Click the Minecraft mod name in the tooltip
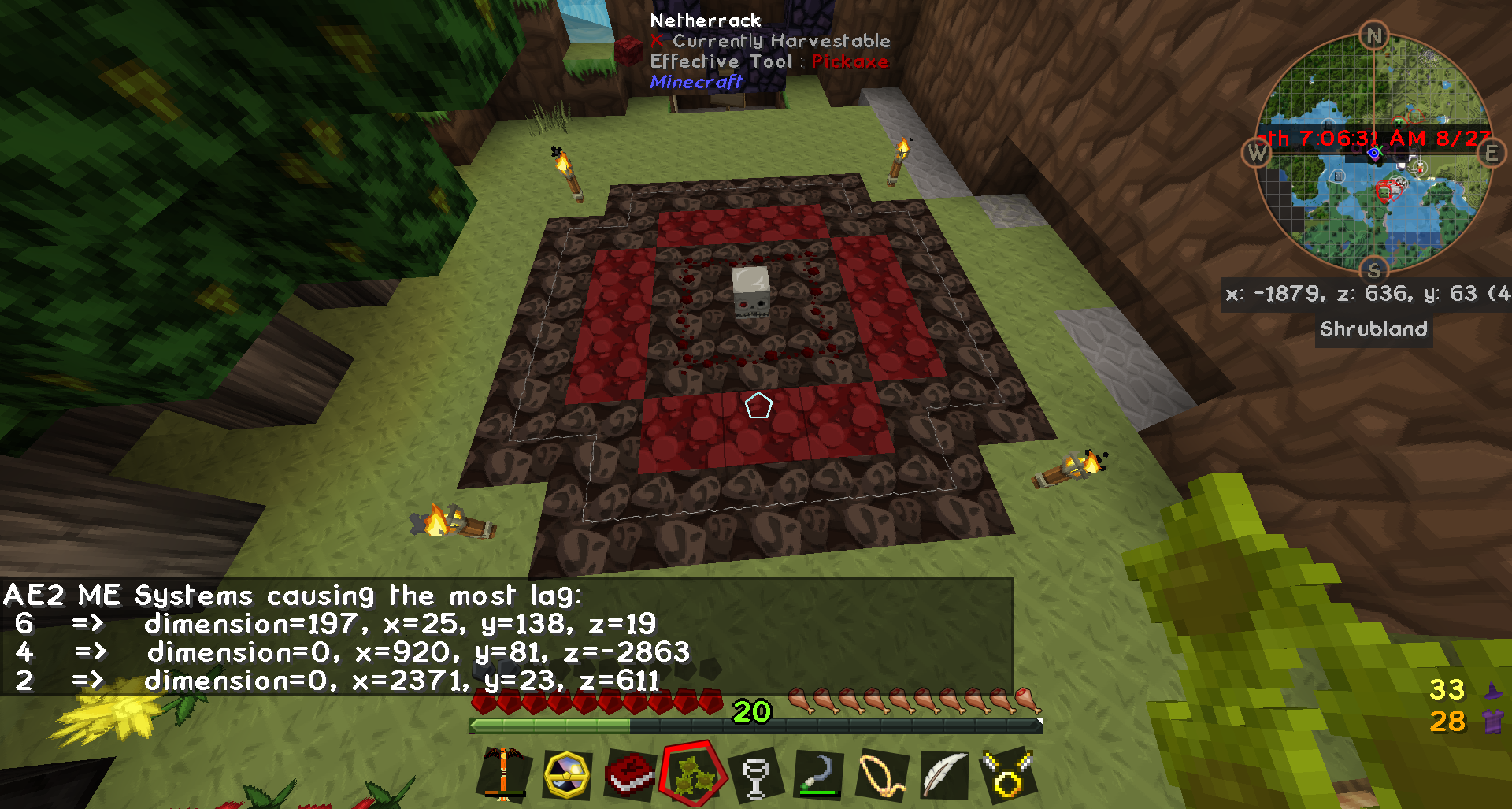Screen dimensions: 1512x809 point(695,81)
